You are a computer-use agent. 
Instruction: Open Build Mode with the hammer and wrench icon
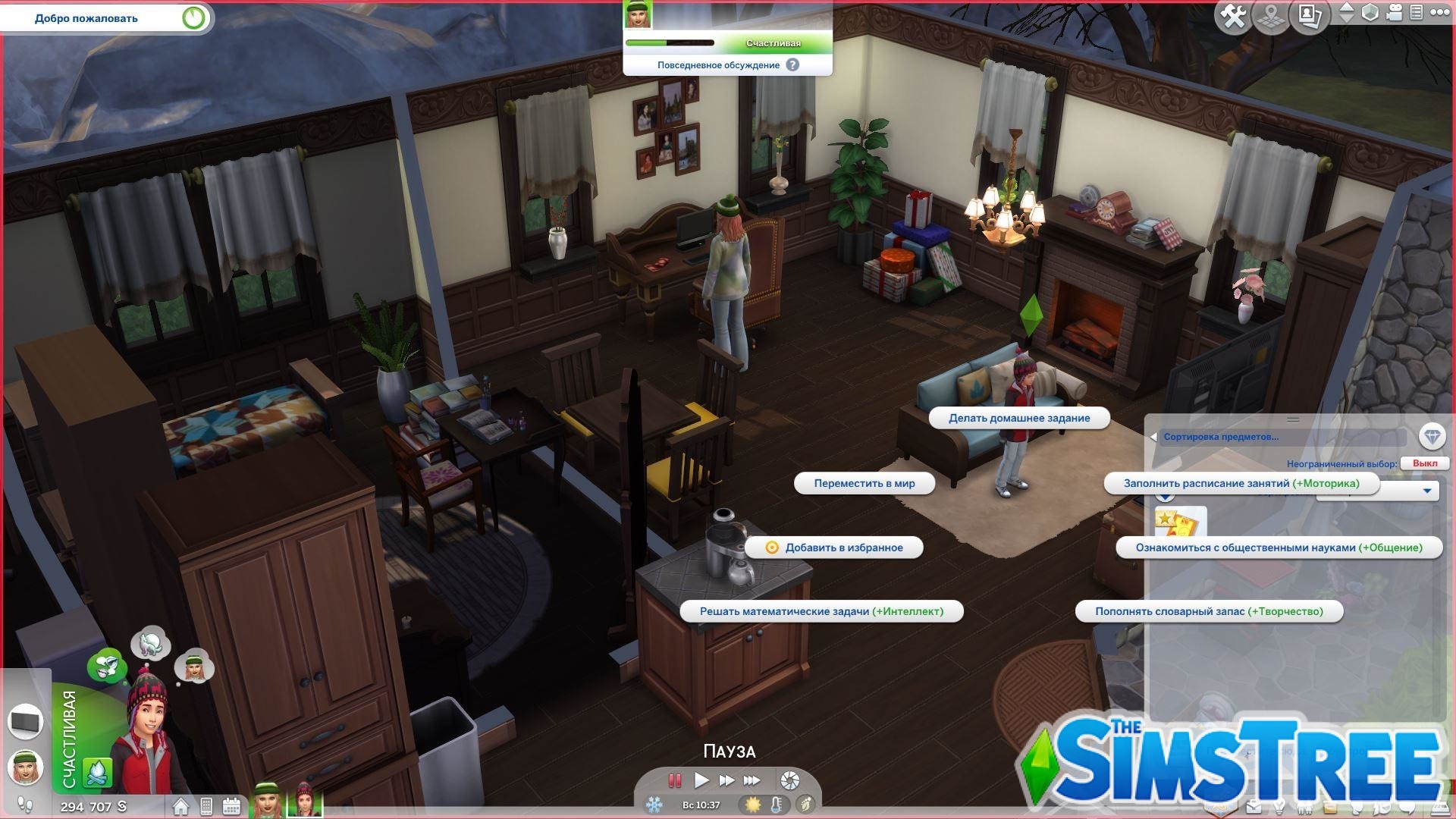1234,14
